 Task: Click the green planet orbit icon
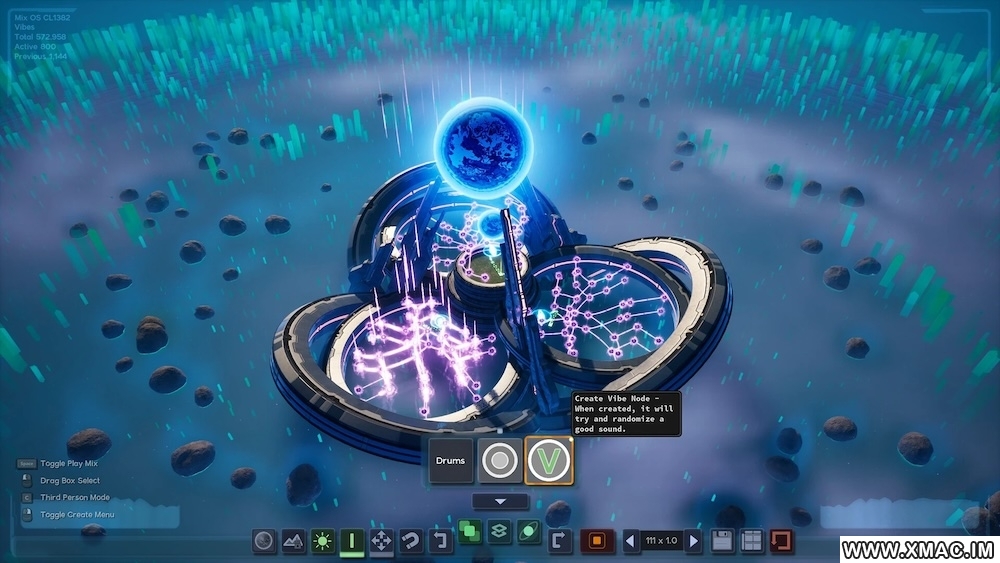[x=529, y=534]
